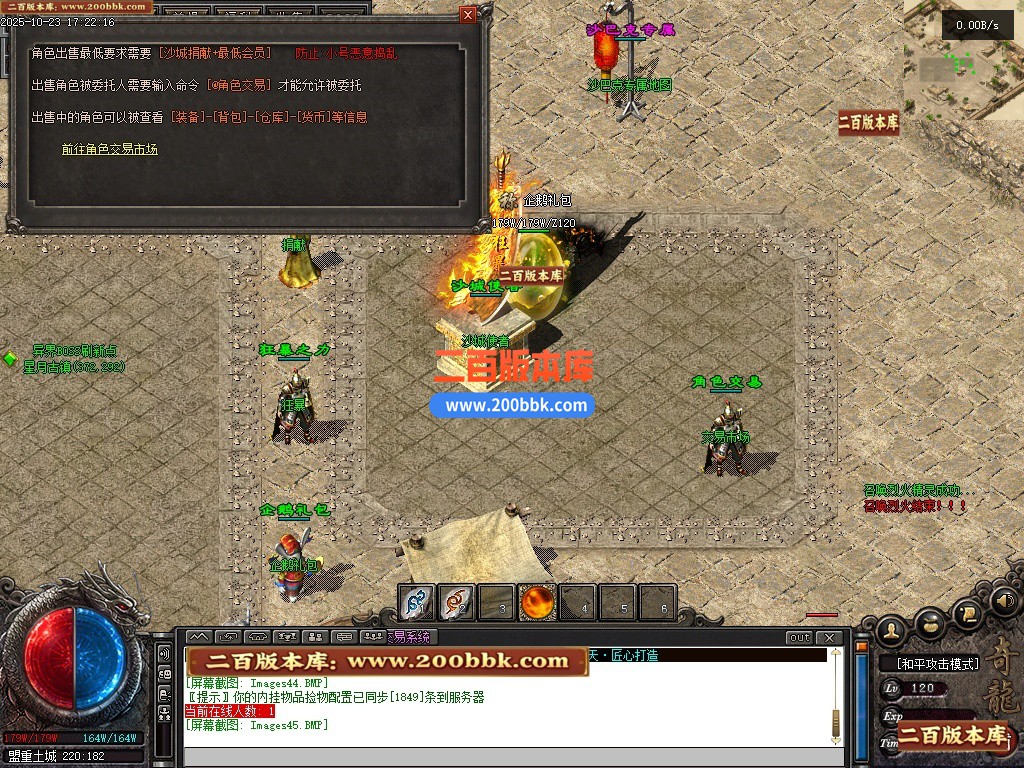Use the fireball skill in the hotbar

pos(538,603)
